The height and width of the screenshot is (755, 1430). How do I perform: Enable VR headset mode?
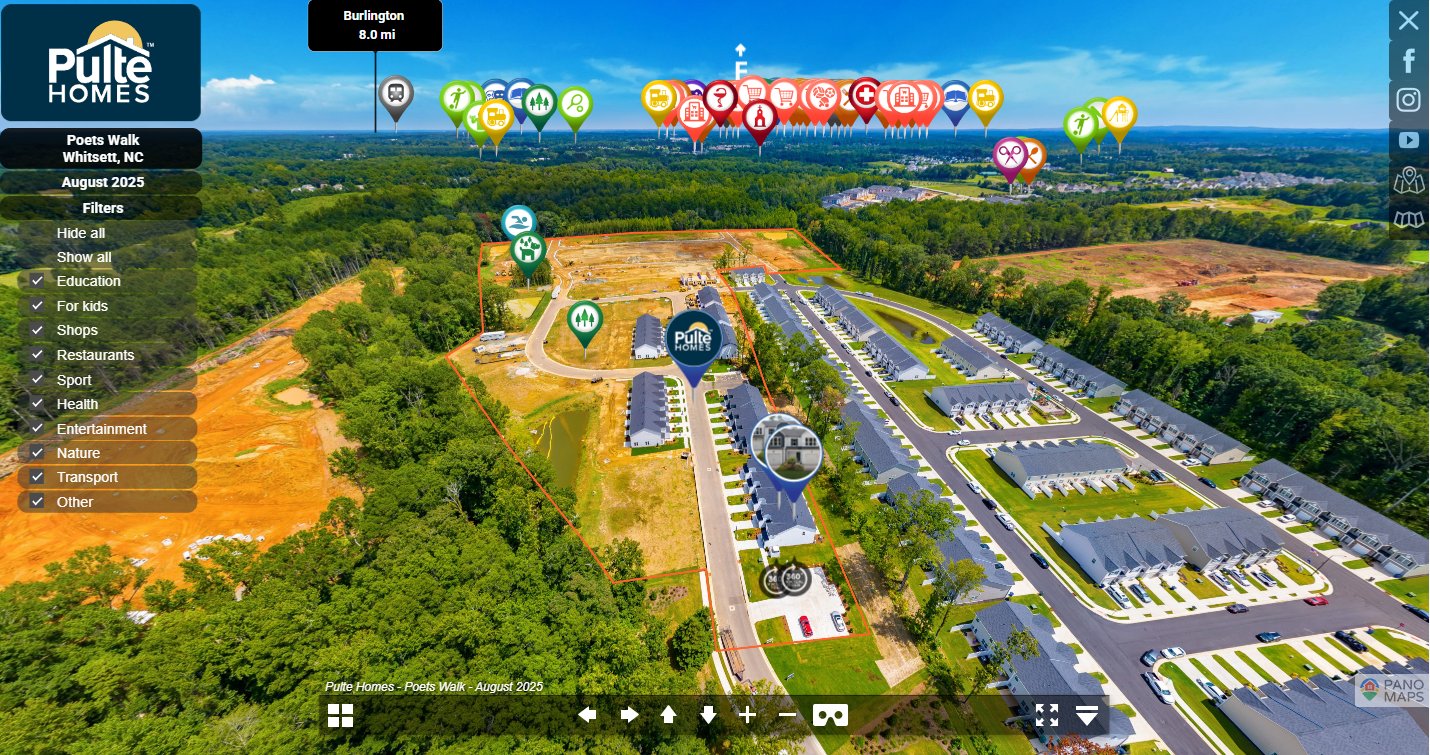tap(830, 715)
